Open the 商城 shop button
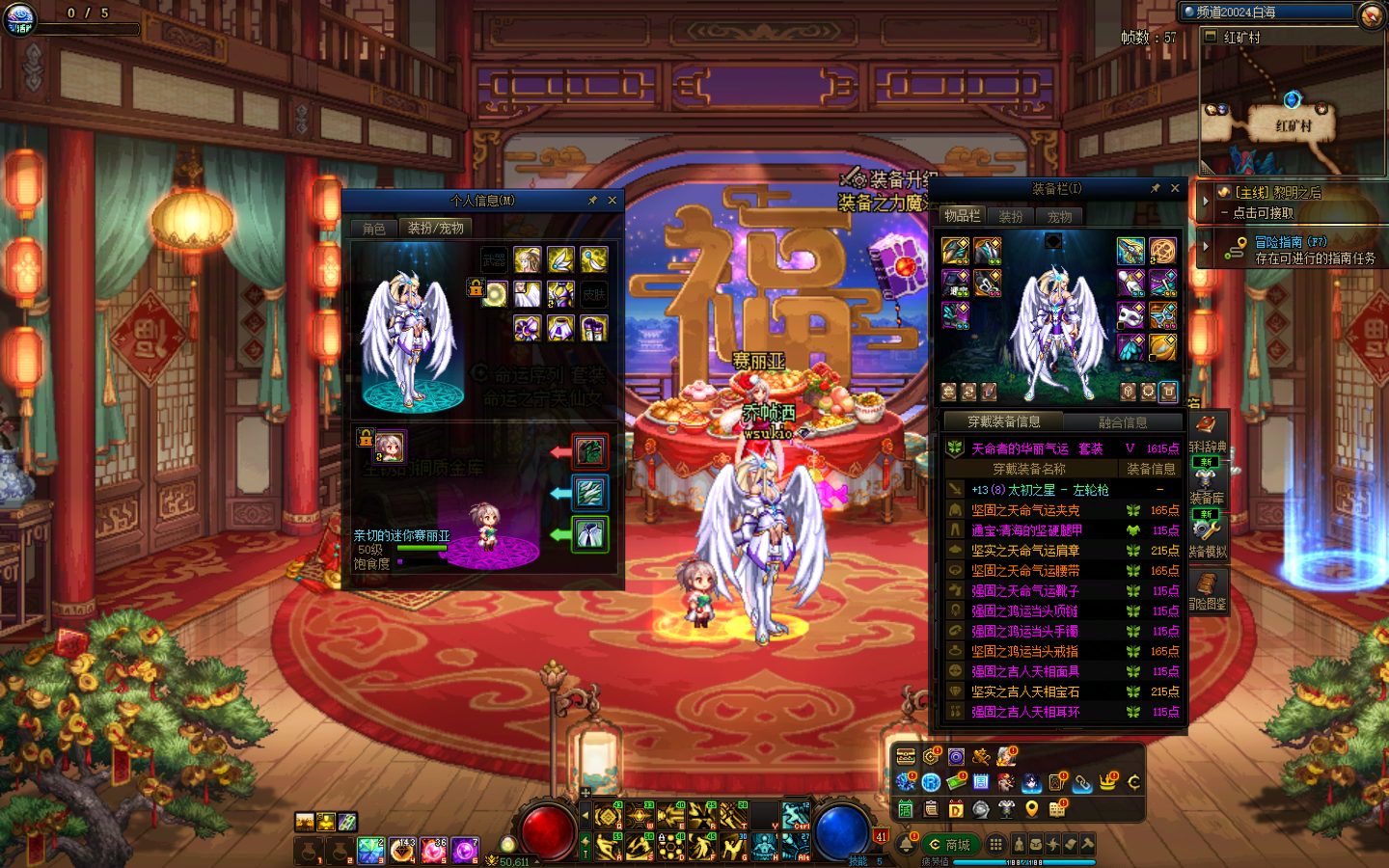 (x=949, y=844)
